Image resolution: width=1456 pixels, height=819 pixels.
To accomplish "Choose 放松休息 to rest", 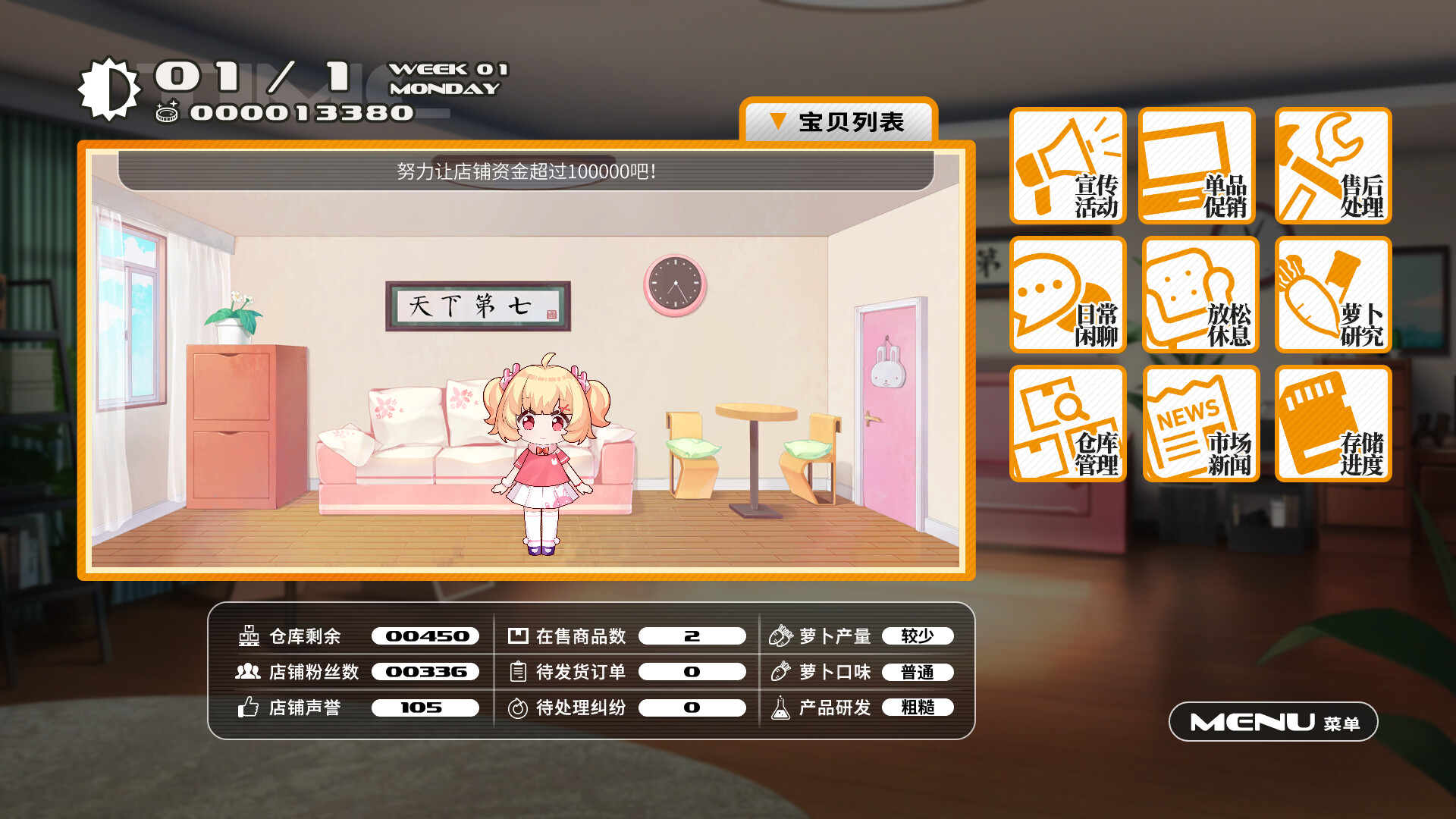I will tap(1200, 294).
